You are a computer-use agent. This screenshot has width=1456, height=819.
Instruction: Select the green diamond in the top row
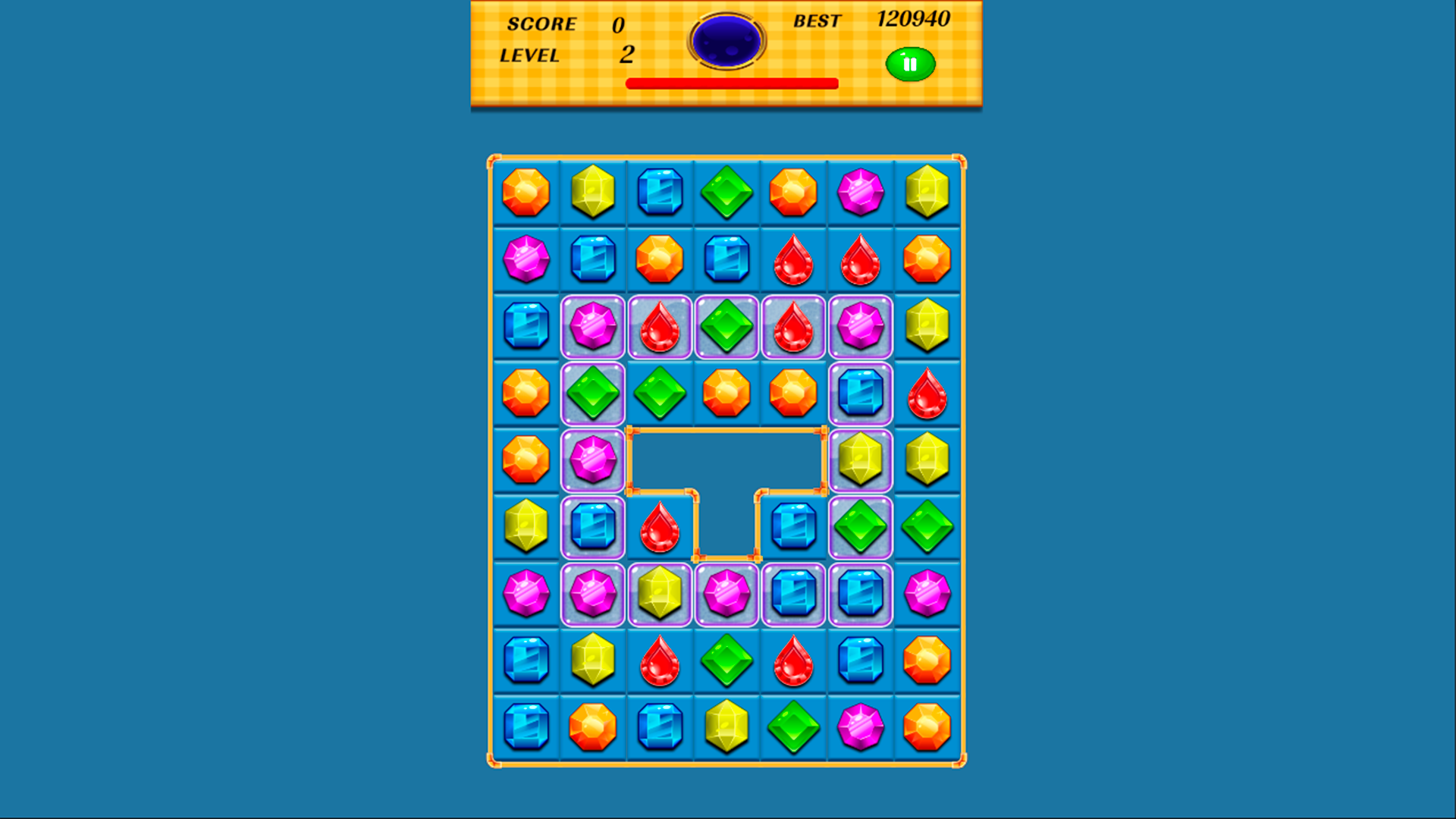727,192
